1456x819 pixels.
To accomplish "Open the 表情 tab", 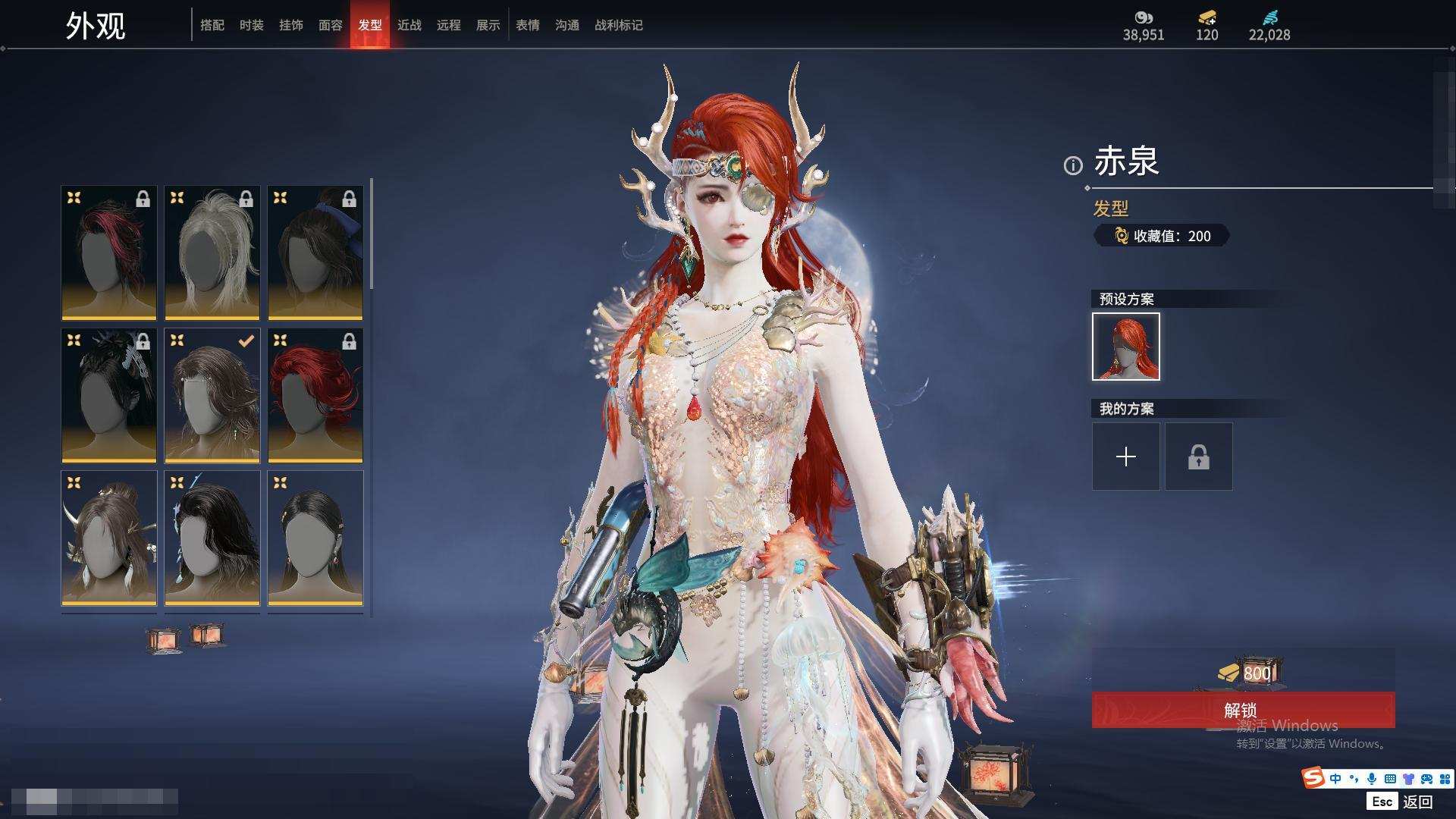I will 527,25.
